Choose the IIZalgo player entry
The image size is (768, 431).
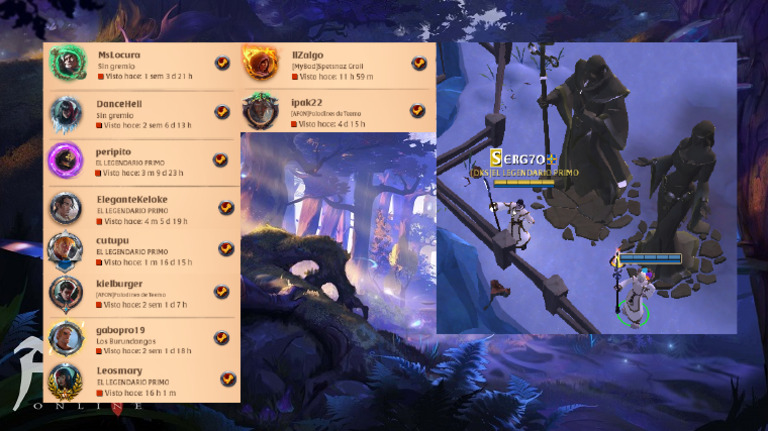coord(330,64)
